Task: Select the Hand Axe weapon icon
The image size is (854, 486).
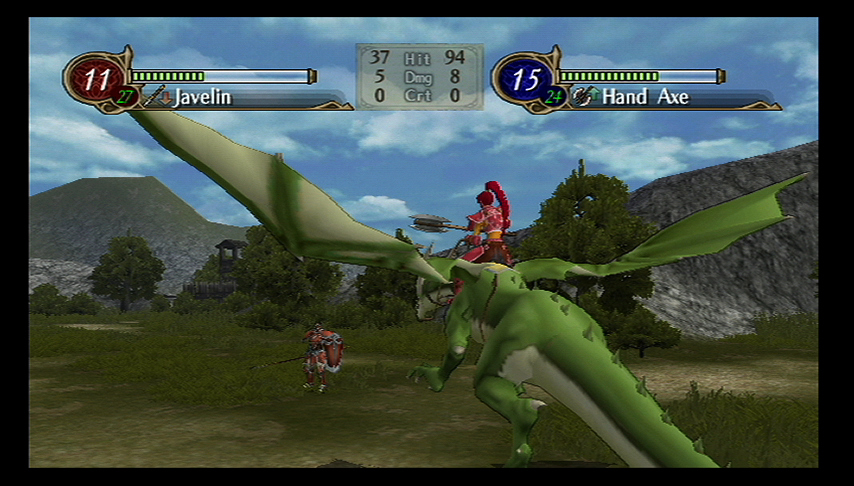Action: [583, 97]
